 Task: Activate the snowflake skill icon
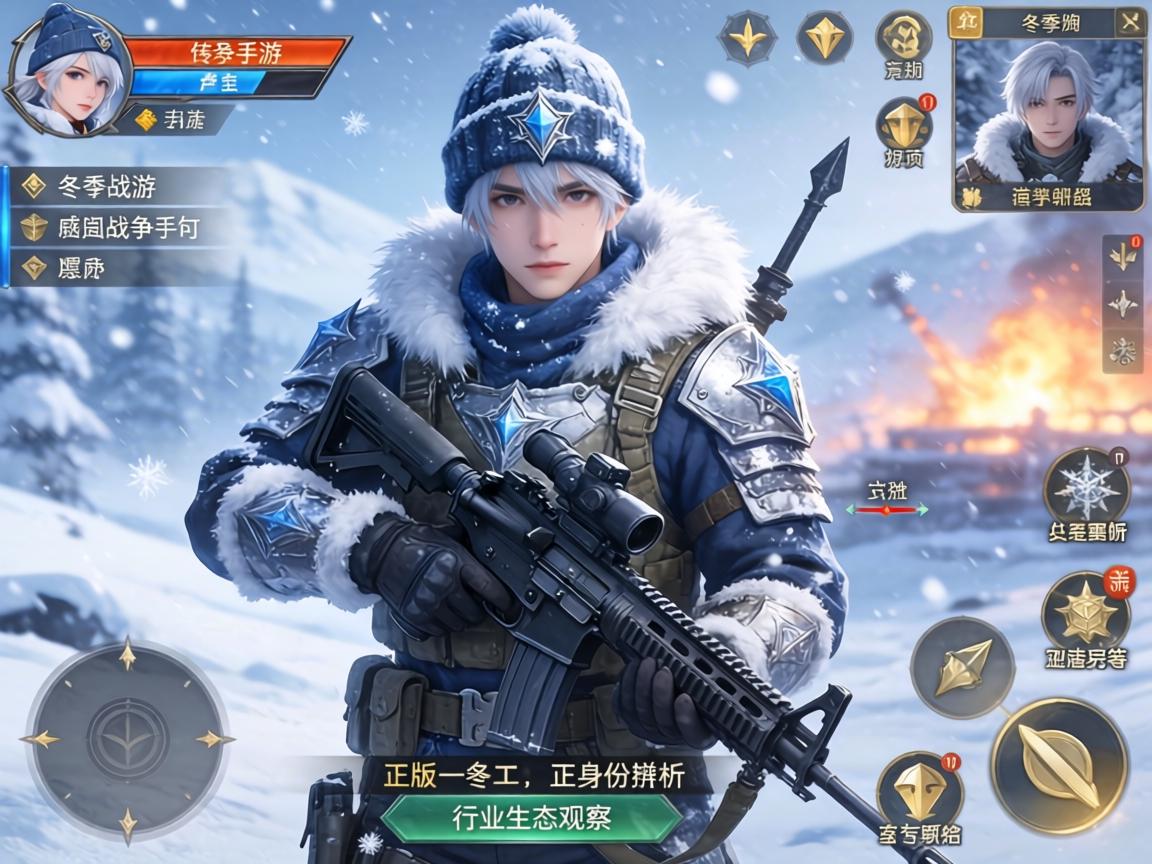[1087, 489]
